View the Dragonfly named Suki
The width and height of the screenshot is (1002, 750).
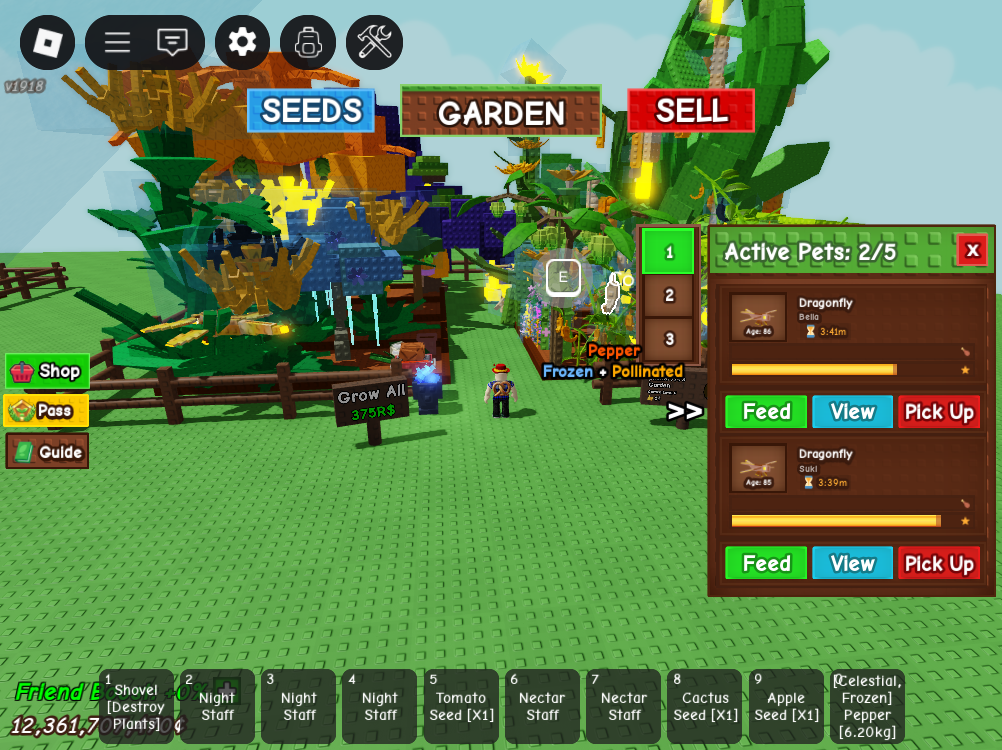(x=852, y=563)
